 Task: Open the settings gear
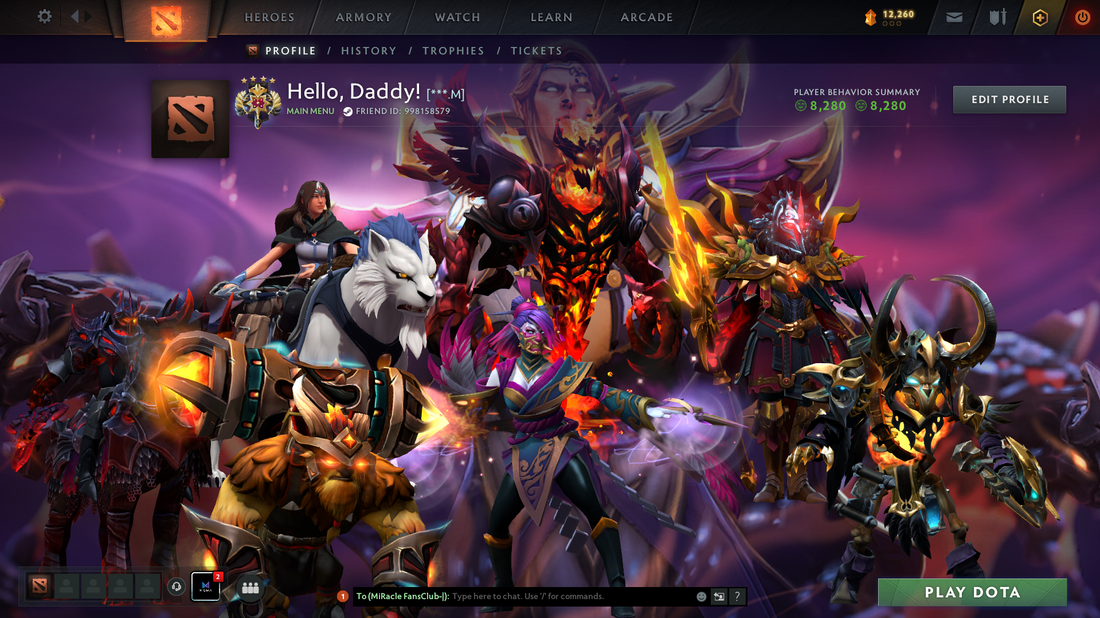(44, 17)
